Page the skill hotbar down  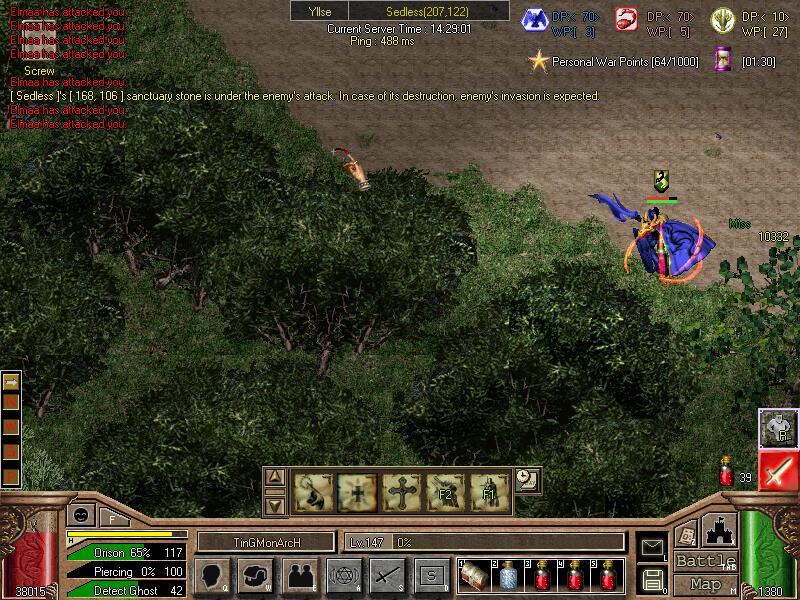276,505
